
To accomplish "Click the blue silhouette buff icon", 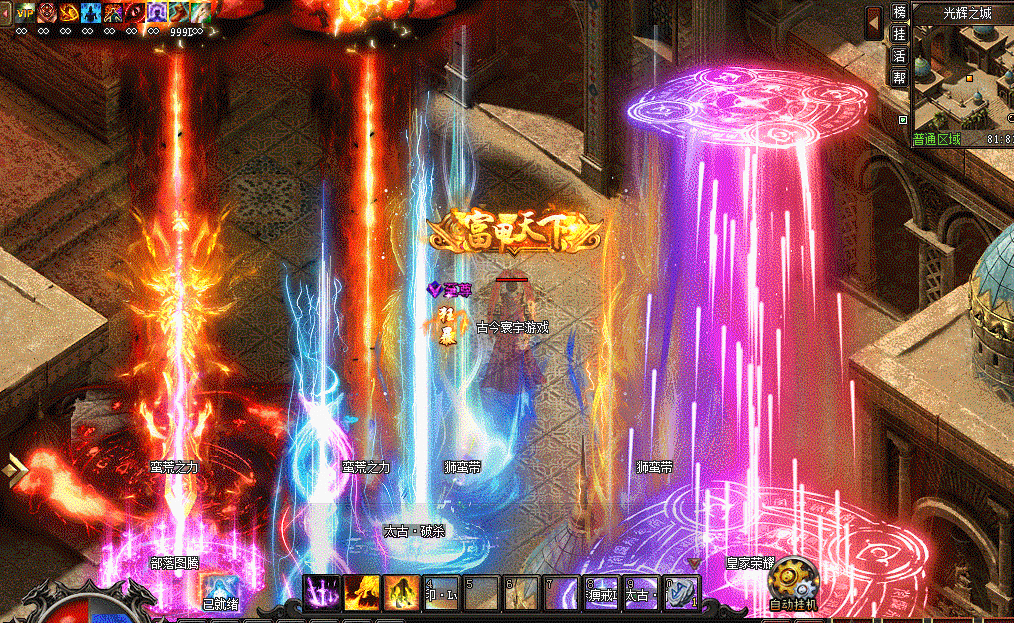I will tap(92, 12).
